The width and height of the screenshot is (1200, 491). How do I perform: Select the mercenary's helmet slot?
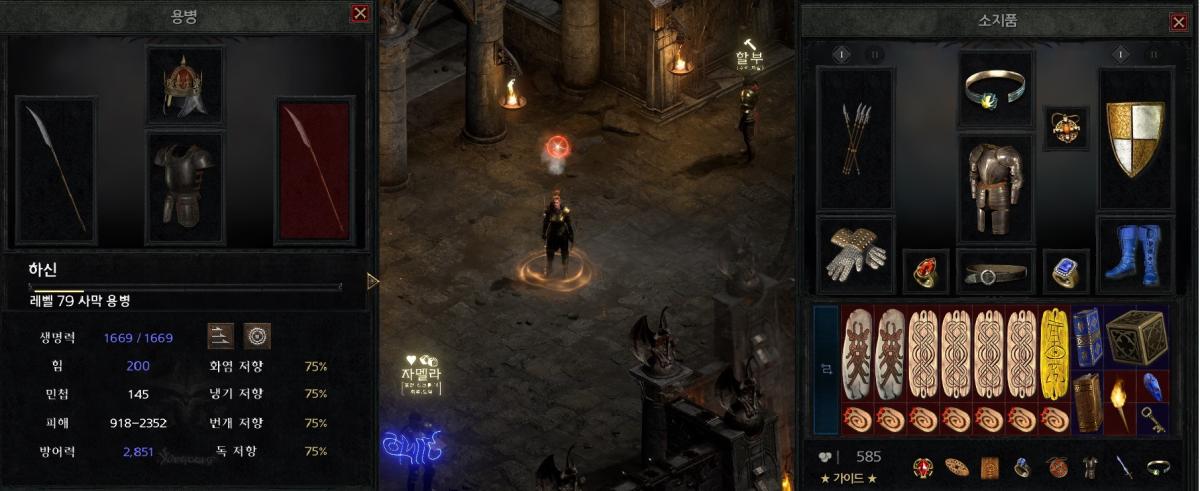tap(185, 85)
